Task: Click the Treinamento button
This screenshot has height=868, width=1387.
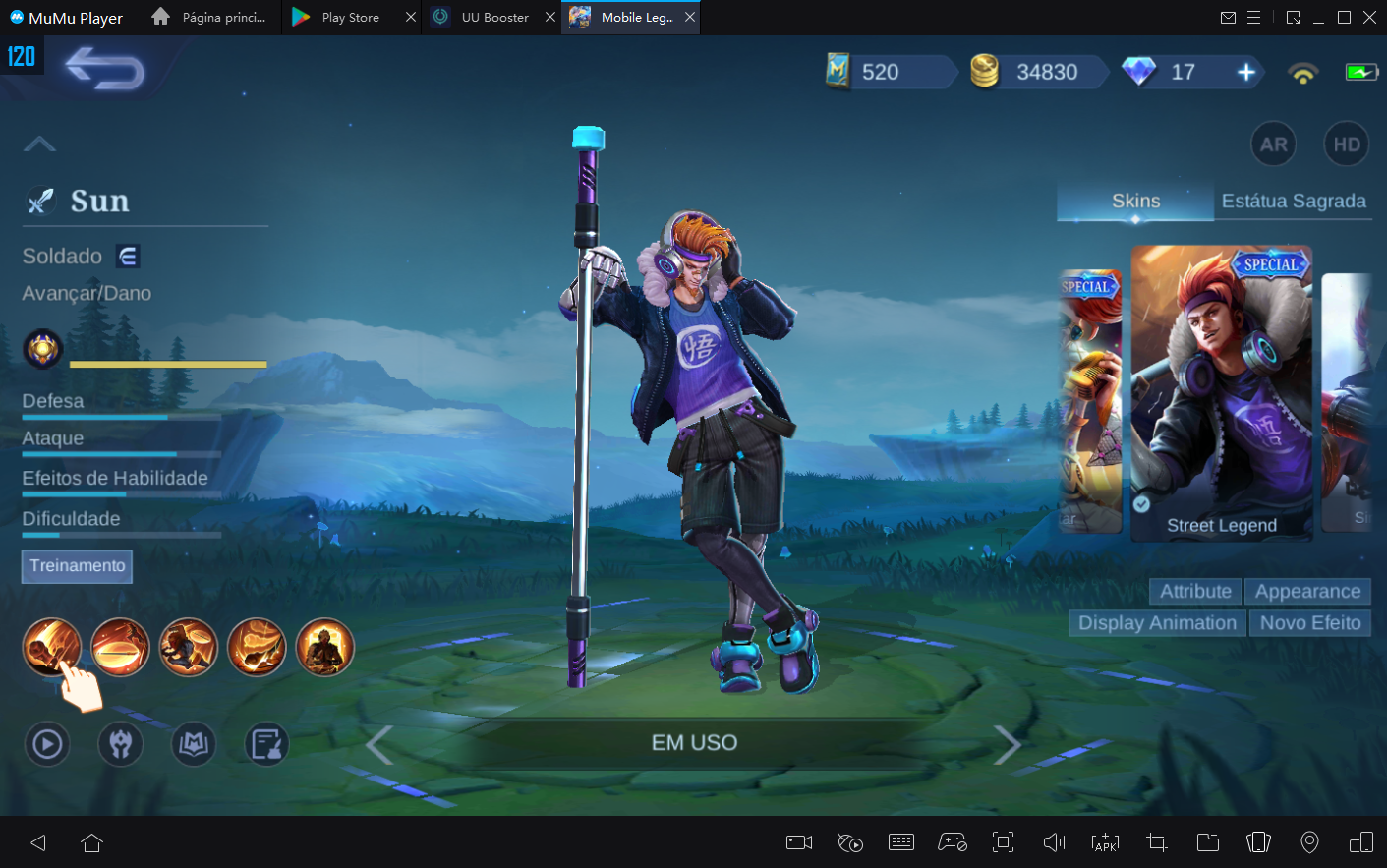Action: click(x=77, y=566)
